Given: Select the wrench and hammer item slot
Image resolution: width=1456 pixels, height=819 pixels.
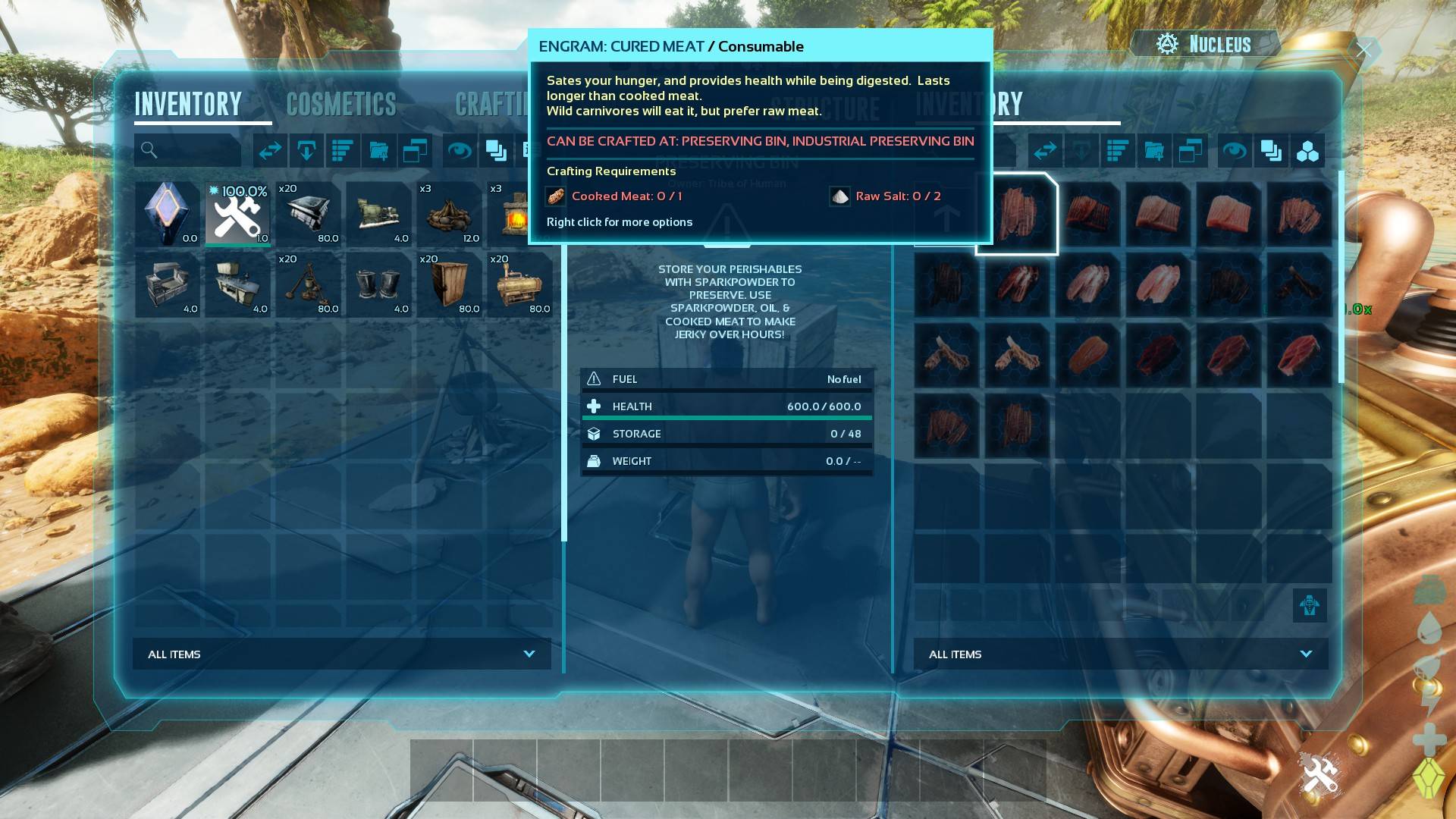Looking at the screenshot, I should tap(238, 214).
